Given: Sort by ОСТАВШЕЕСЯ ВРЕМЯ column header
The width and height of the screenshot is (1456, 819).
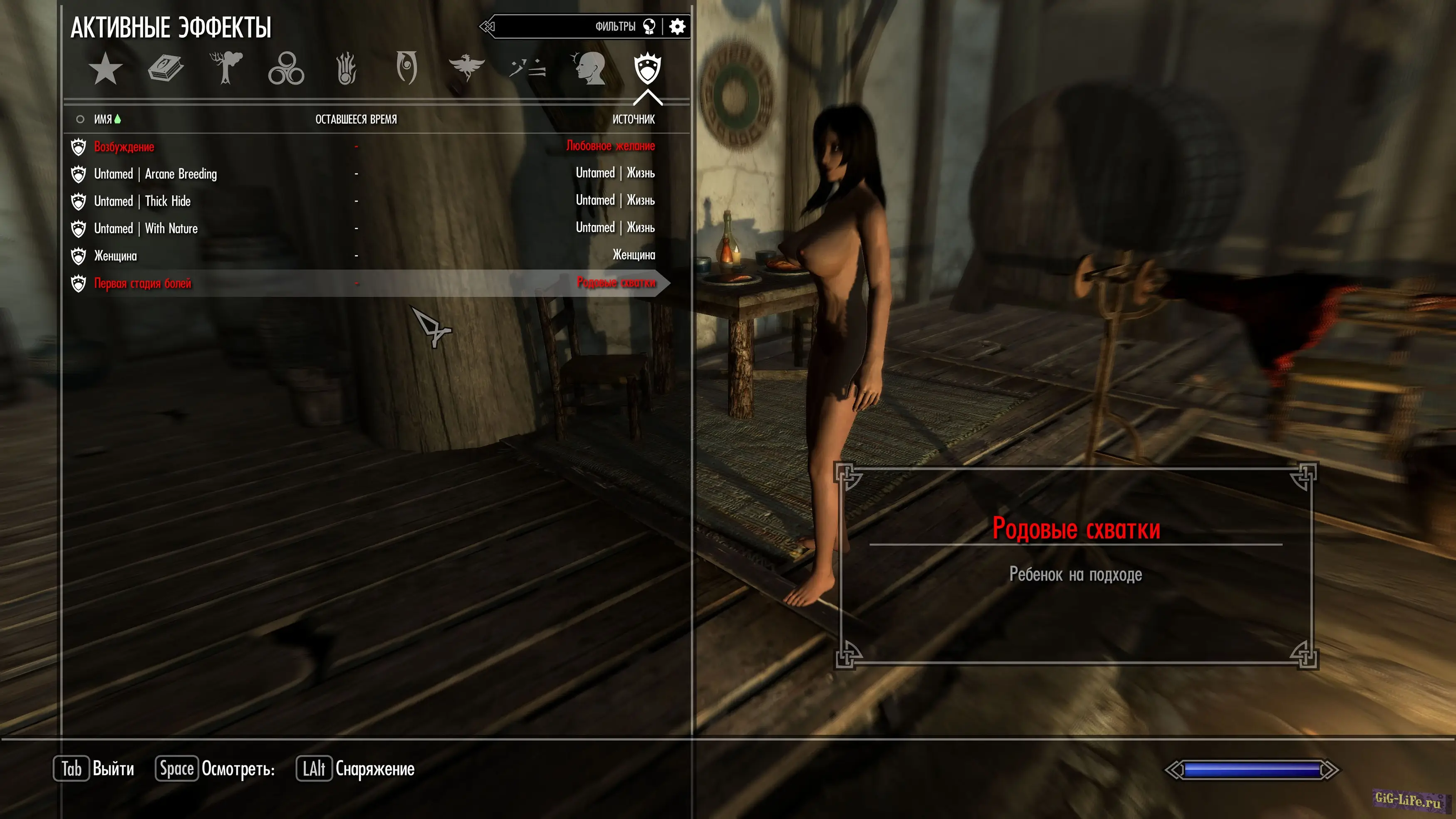Looking at the screenshot, I should click(356, 119).
